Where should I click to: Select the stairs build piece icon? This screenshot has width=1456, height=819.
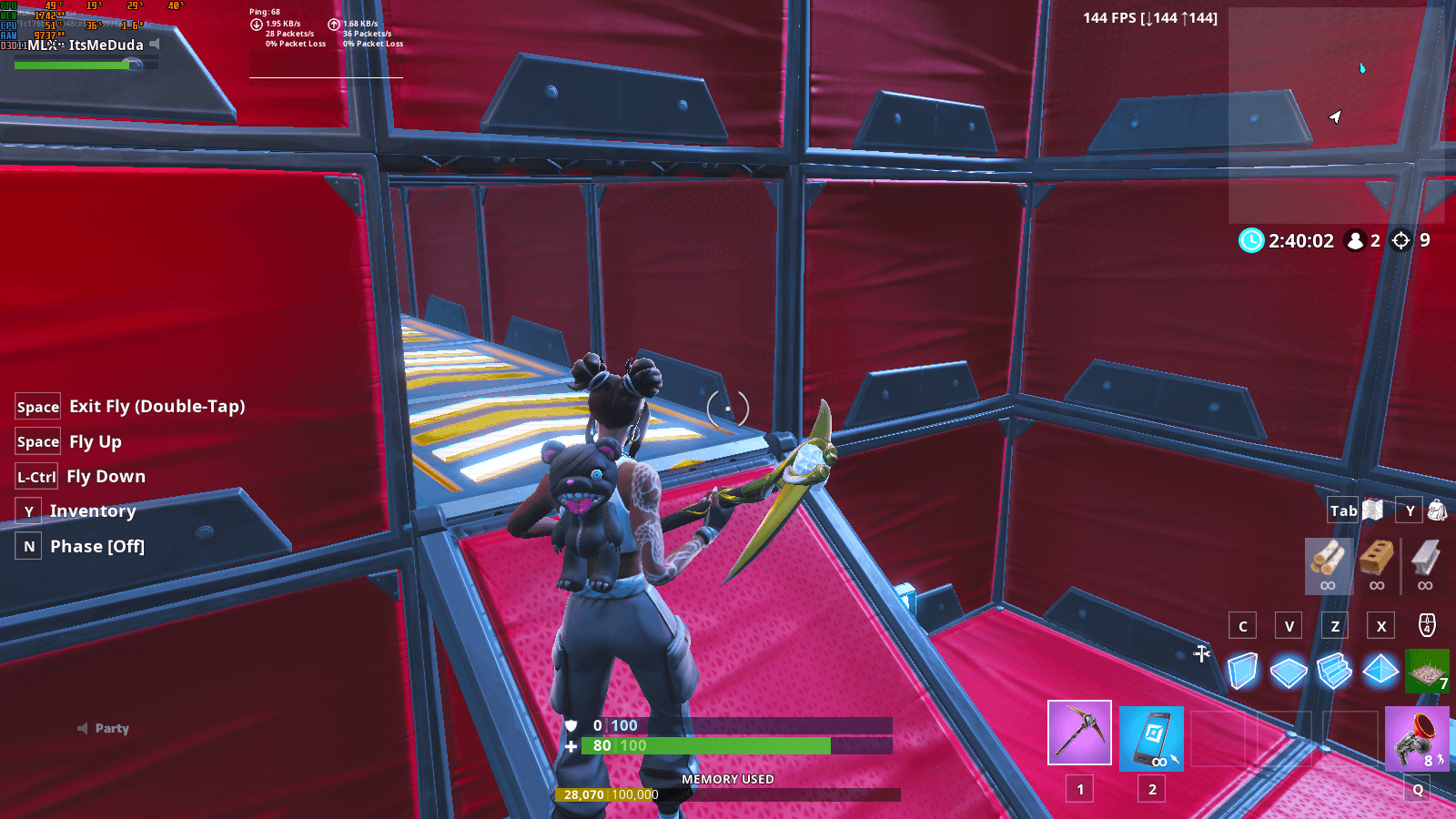coord(1334,671)
